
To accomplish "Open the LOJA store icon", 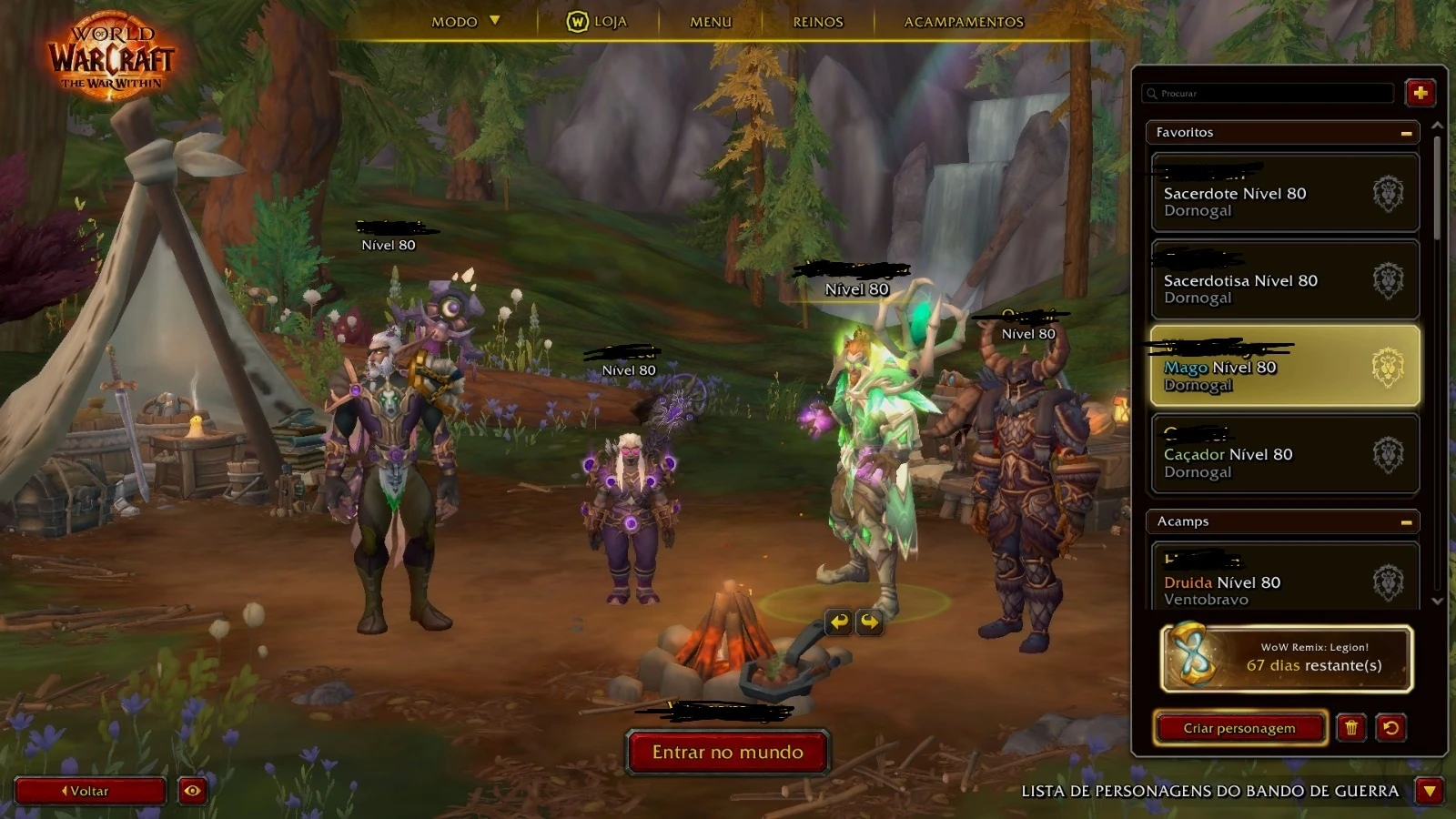I will (578, 22).
